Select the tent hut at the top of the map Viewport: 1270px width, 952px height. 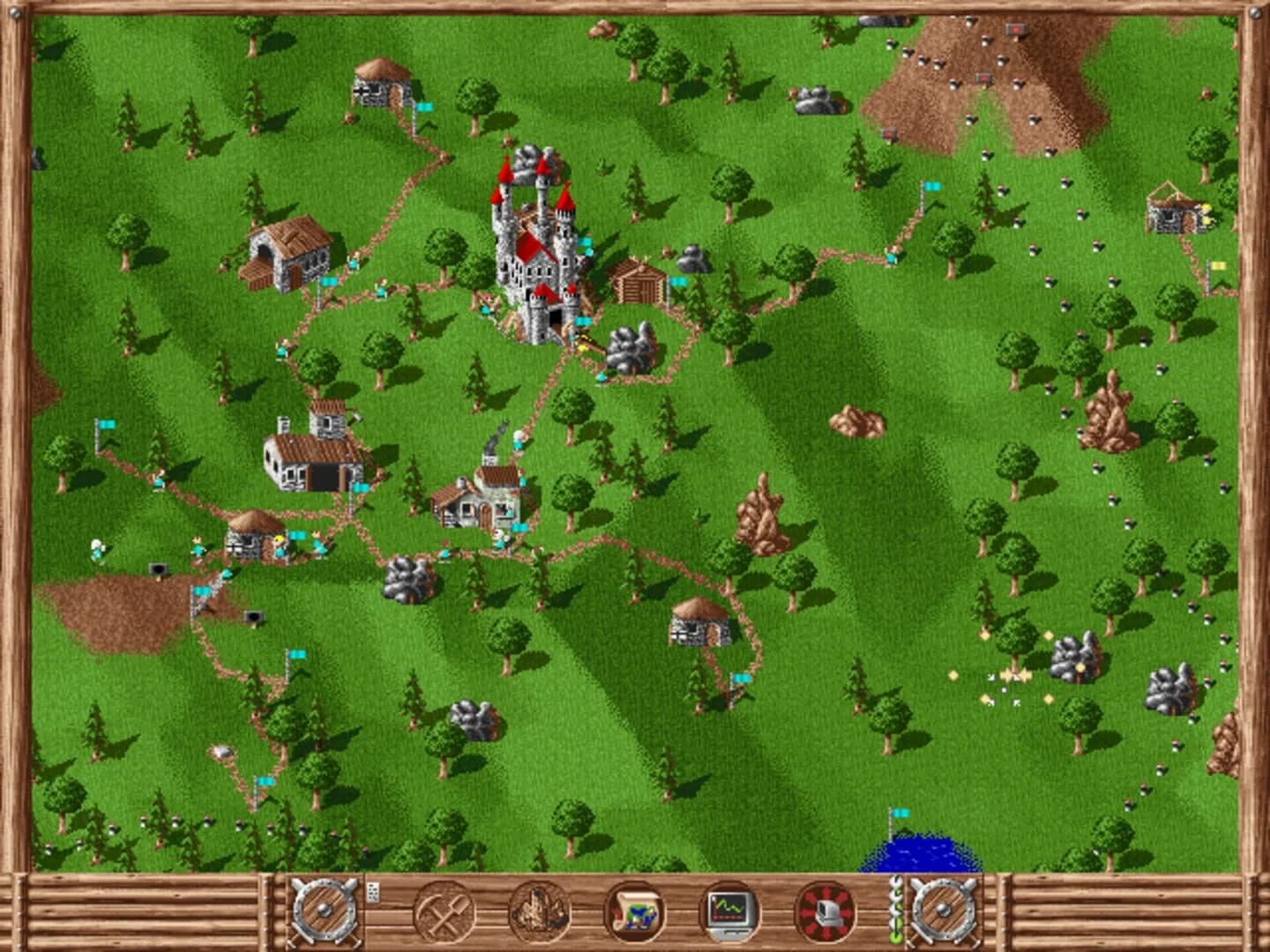384,88
